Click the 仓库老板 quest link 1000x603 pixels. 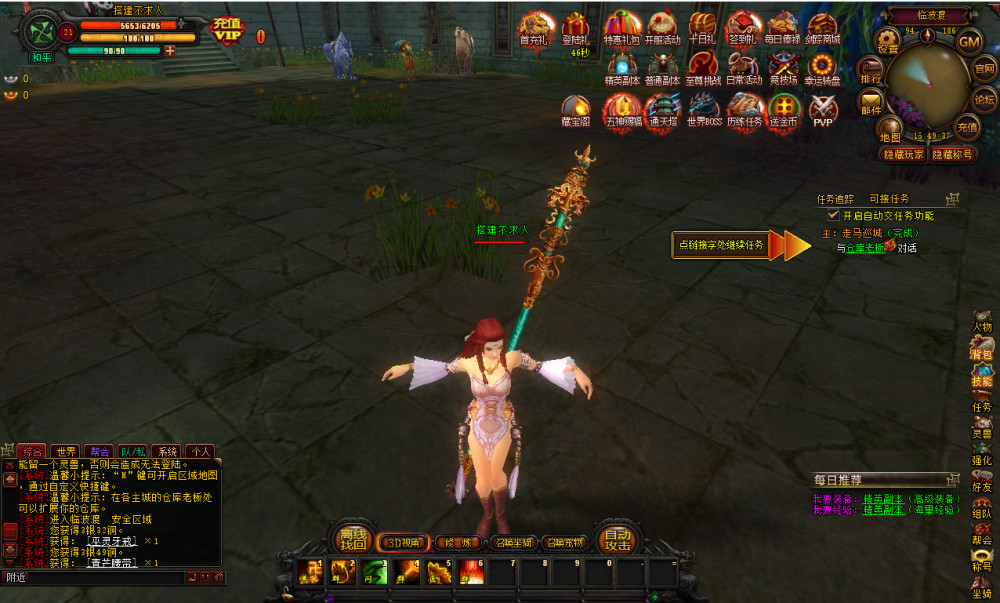866,248
